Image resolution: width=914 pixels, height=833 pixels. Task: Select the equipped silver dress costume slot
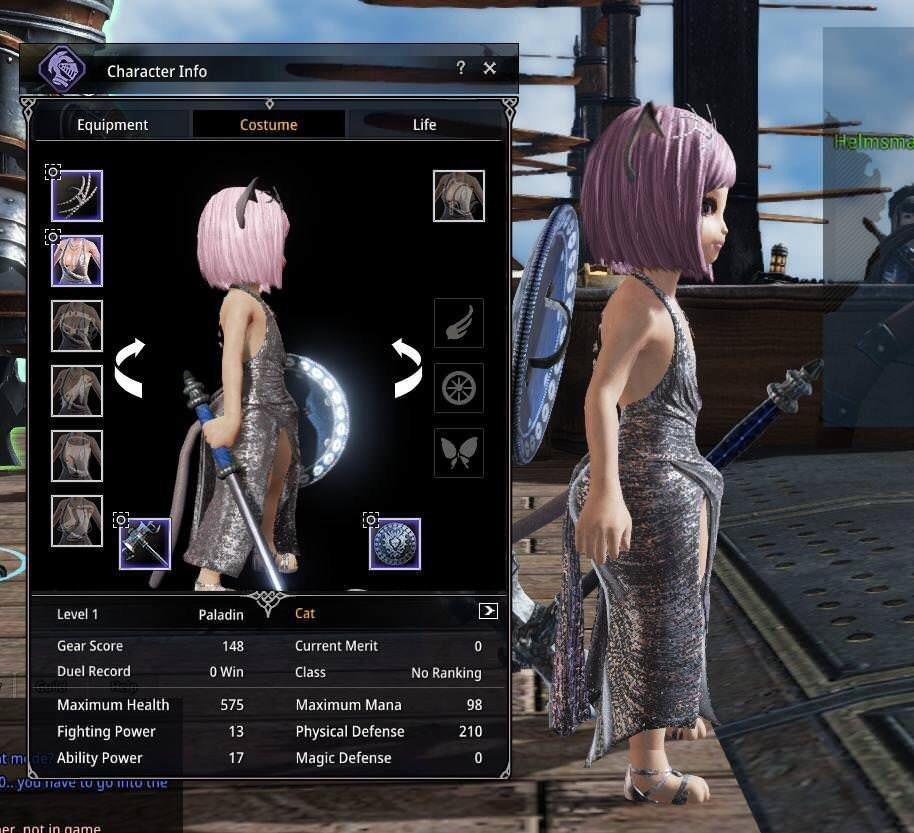click(77, 261)
